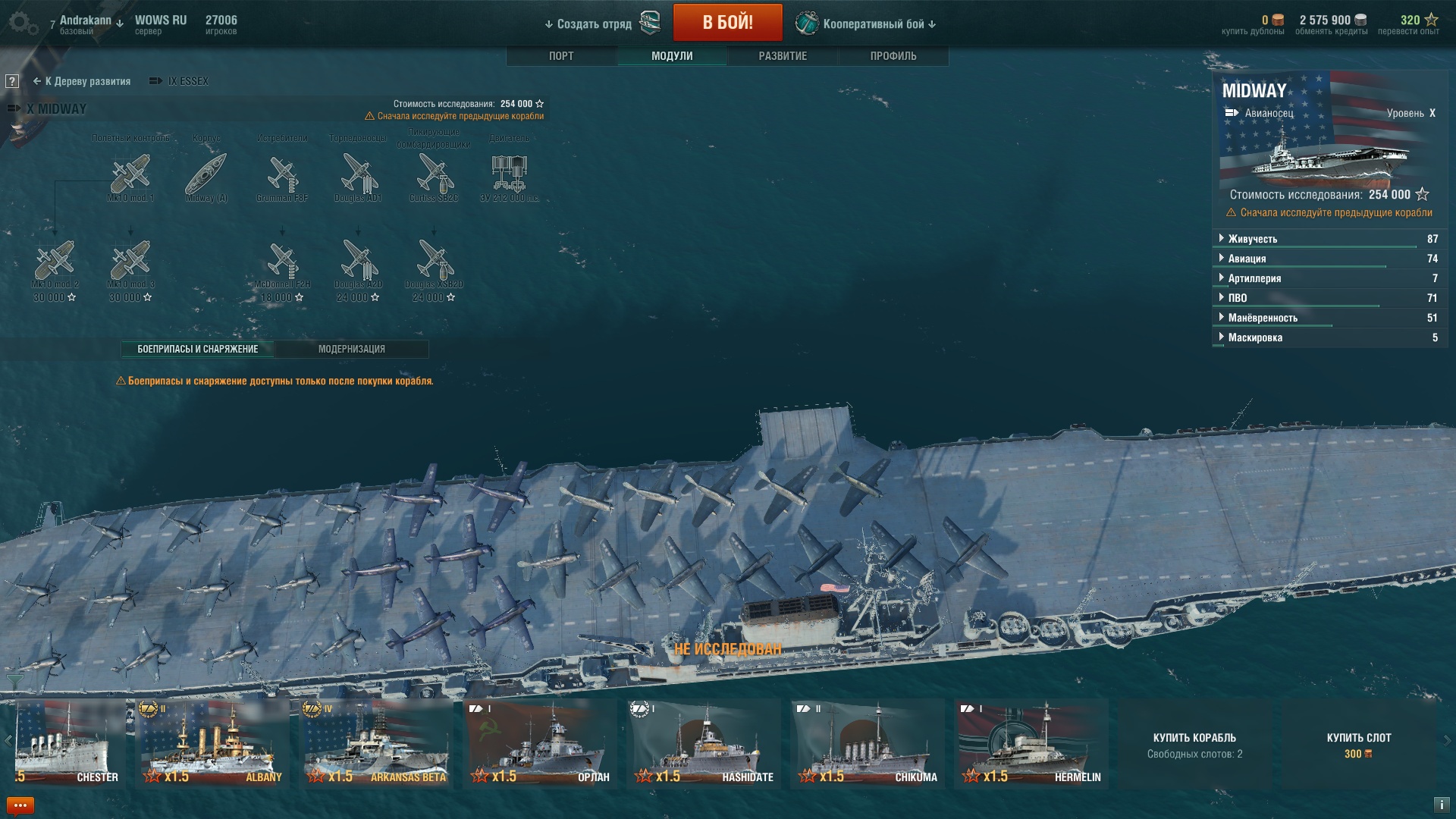Switch to the МОДЕРНИЗАЦИЯ tab

351,349
